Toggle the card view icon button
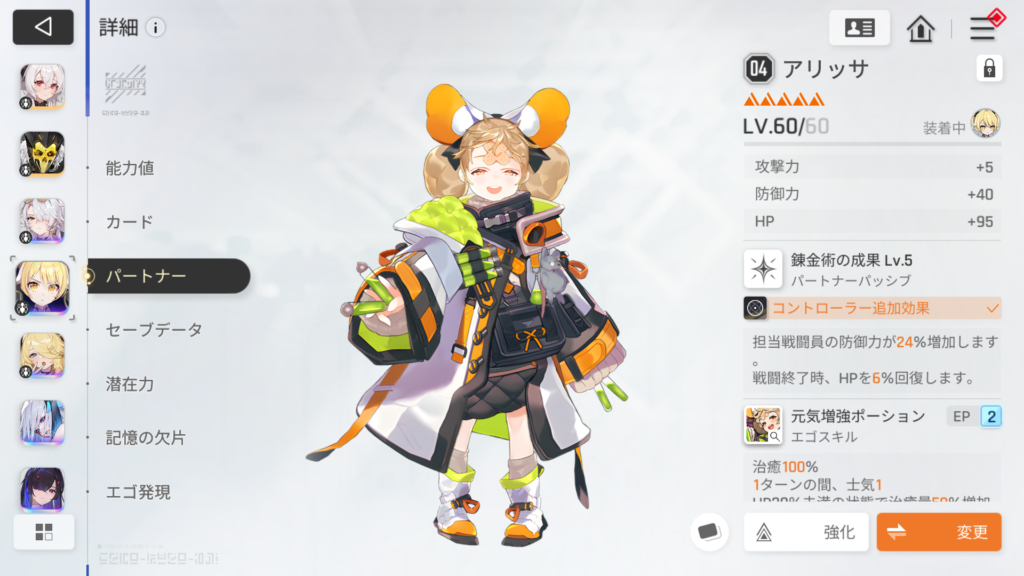The image size is (1024, 576). tap(709, 532)
